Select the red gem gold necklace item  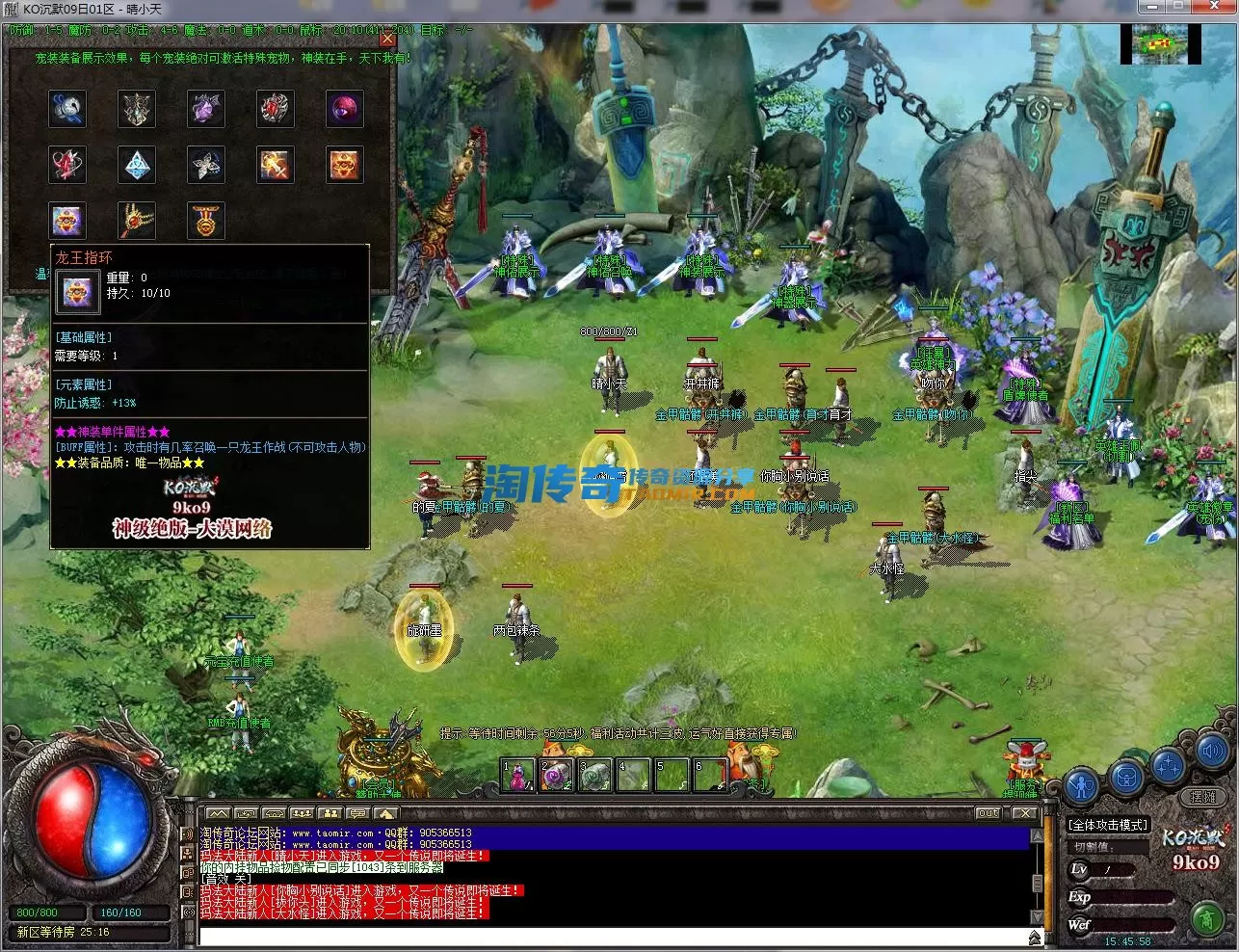coord(137,221)
